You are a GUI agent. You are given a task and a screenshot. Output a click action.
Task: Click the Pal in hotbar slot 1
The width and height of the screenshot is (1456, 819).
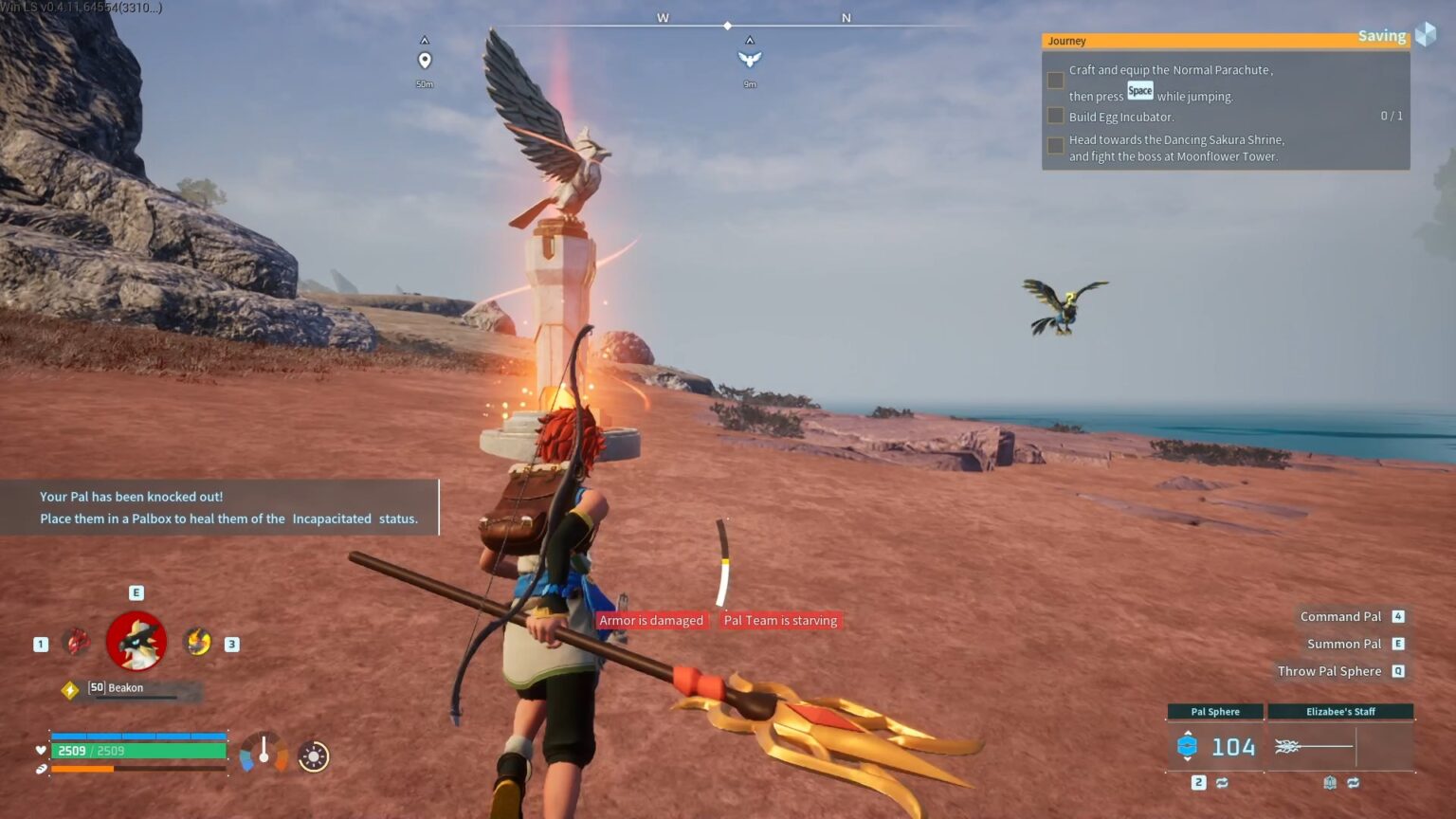tap(79, 641)
